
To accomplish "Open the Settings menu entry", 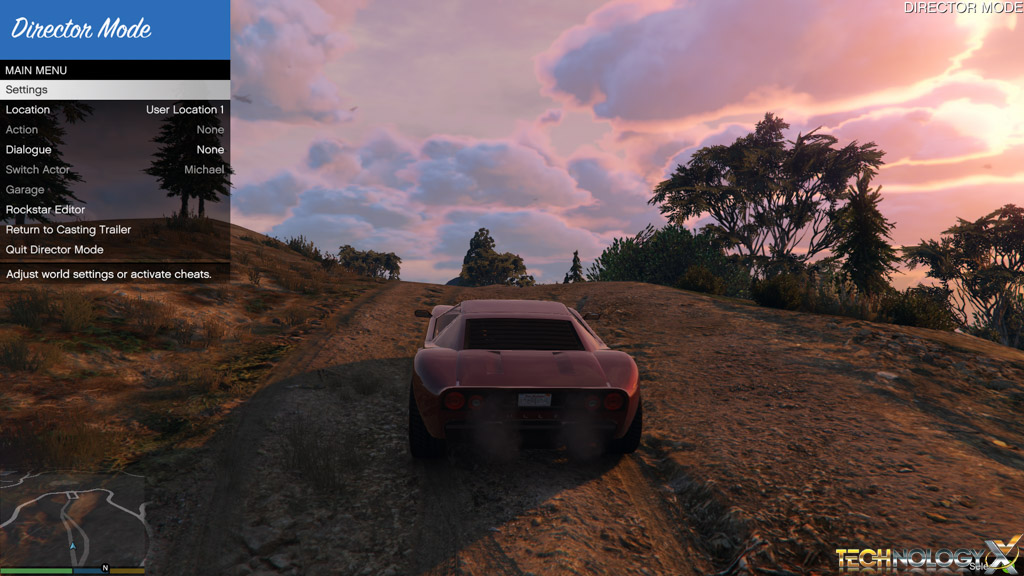I will coord(115,90).
